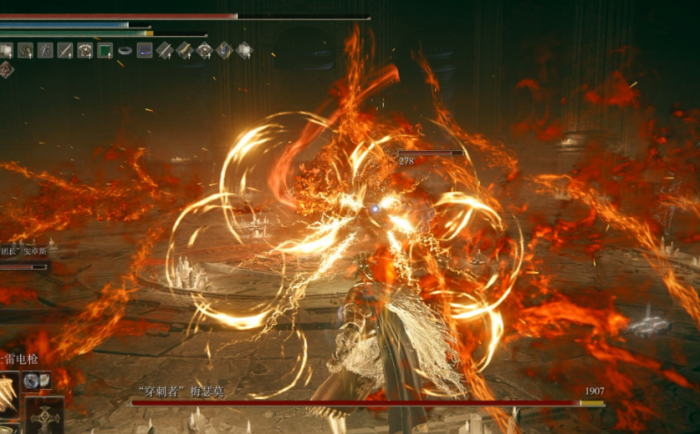Select the unframed silver ring status icon
Viewport: 700px width, 434px height.
coord(125,50)
